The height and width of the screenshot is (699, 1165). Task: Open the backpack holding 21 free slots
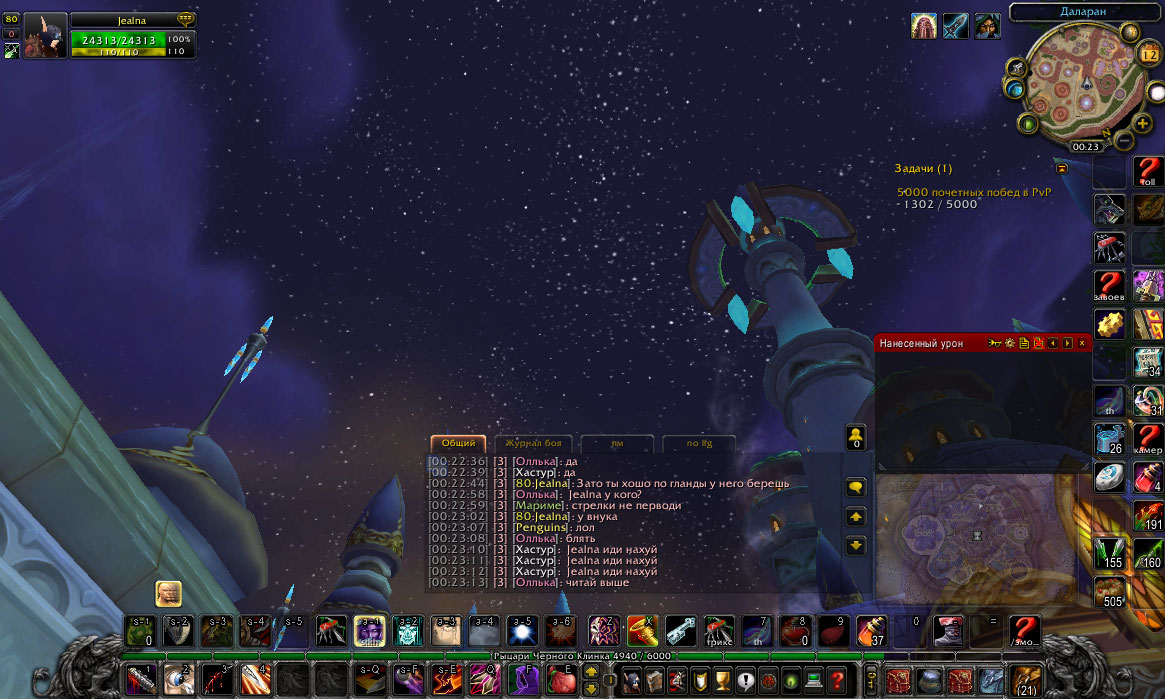pyautogui.click(x=1024, y=680)
